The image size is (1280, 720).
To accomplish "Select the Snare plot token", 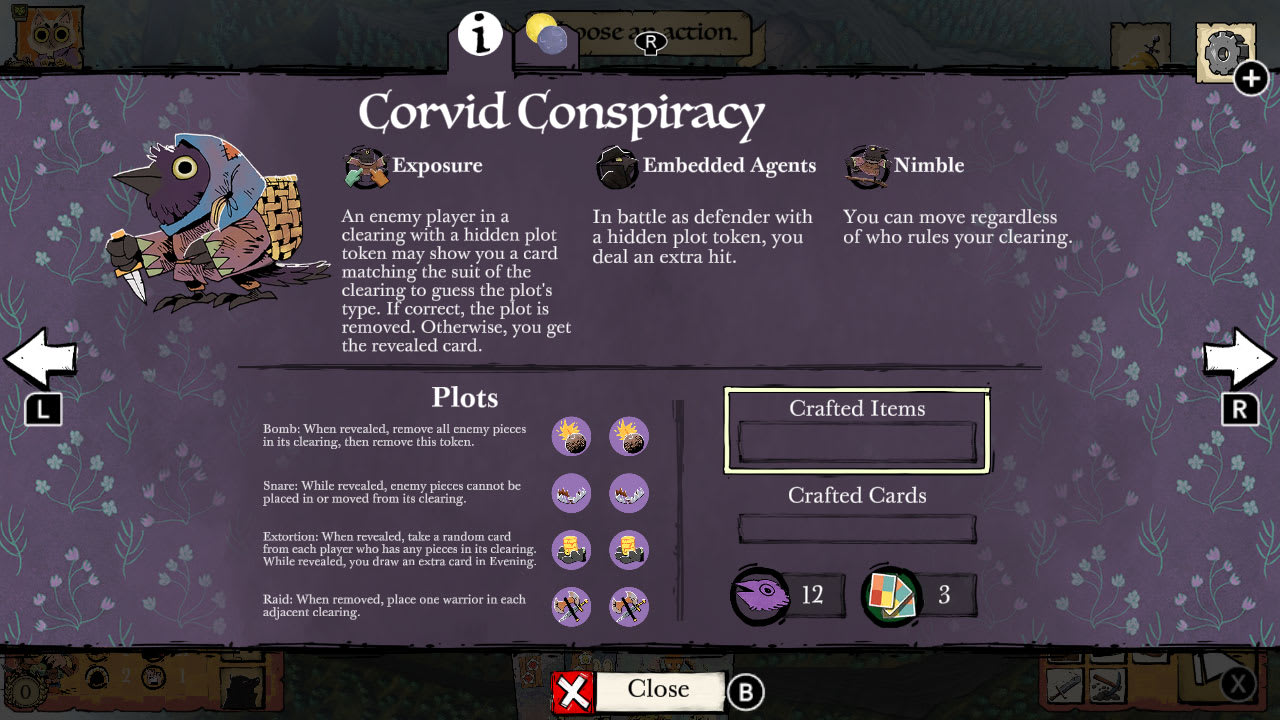I will pos(571,493).
